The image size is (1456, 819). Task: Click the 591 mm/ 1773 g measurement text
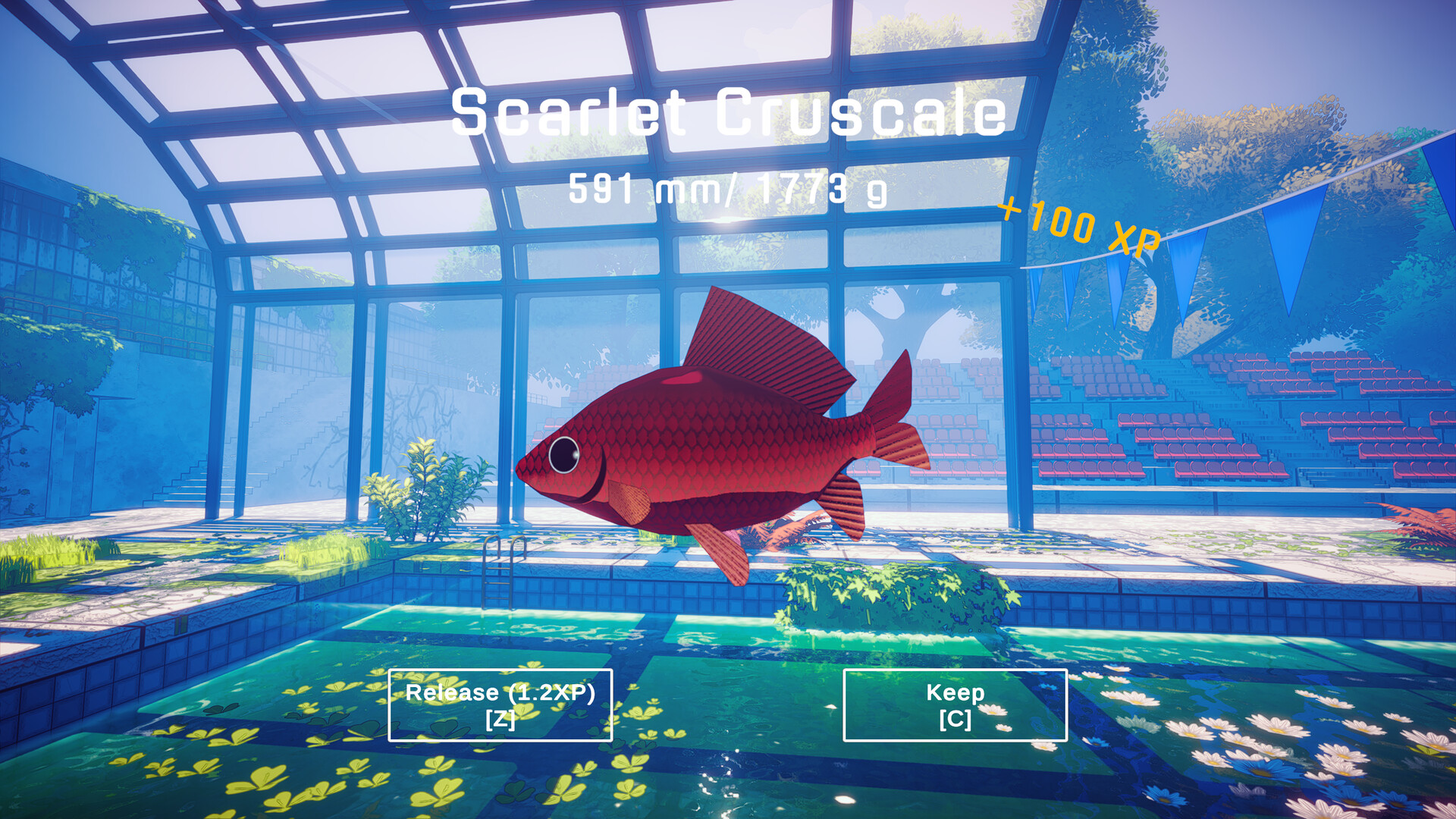coord(726,190)
